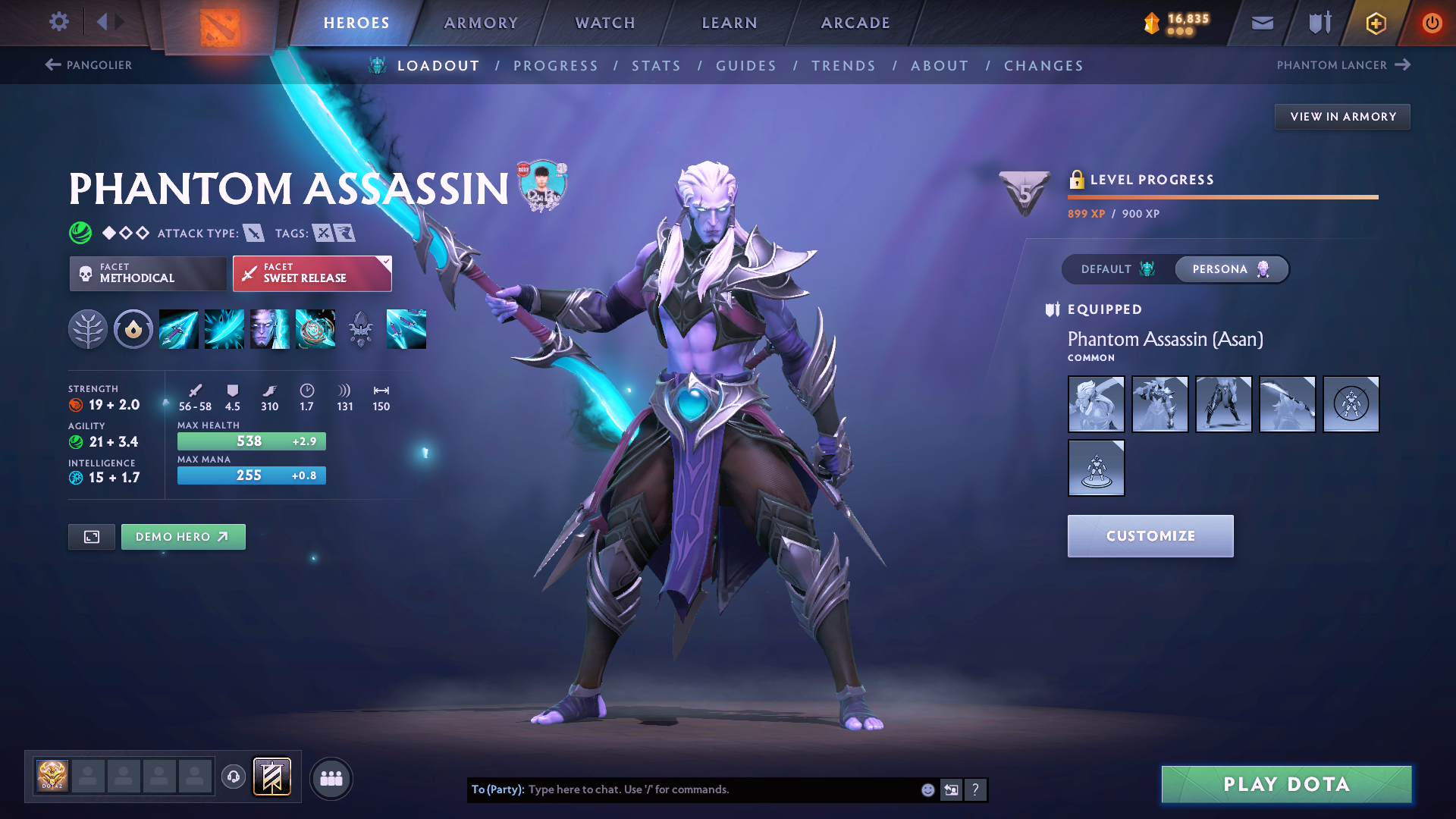The height and width of the screenshot is (819, 1456).
Task: Open View in Armory
Action: click(x=1342, y=117)
